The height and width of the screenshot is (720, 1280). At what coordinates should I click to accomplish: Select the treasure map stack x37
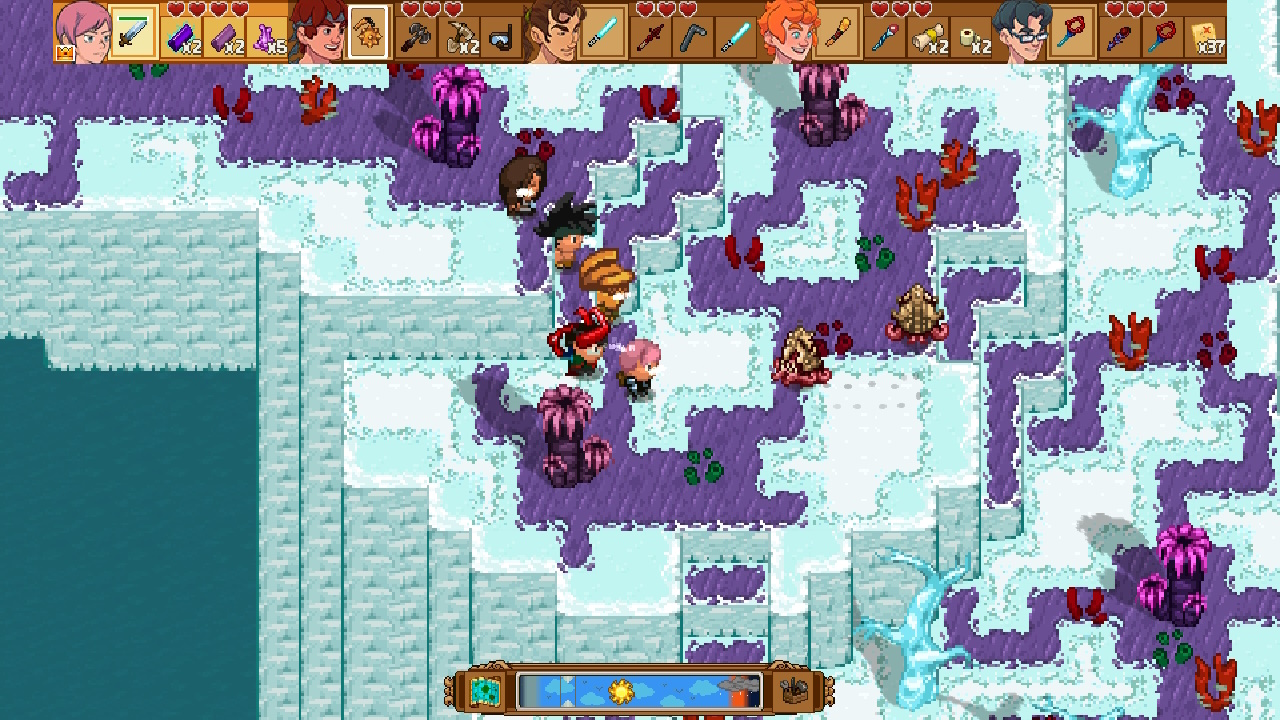1207,38
